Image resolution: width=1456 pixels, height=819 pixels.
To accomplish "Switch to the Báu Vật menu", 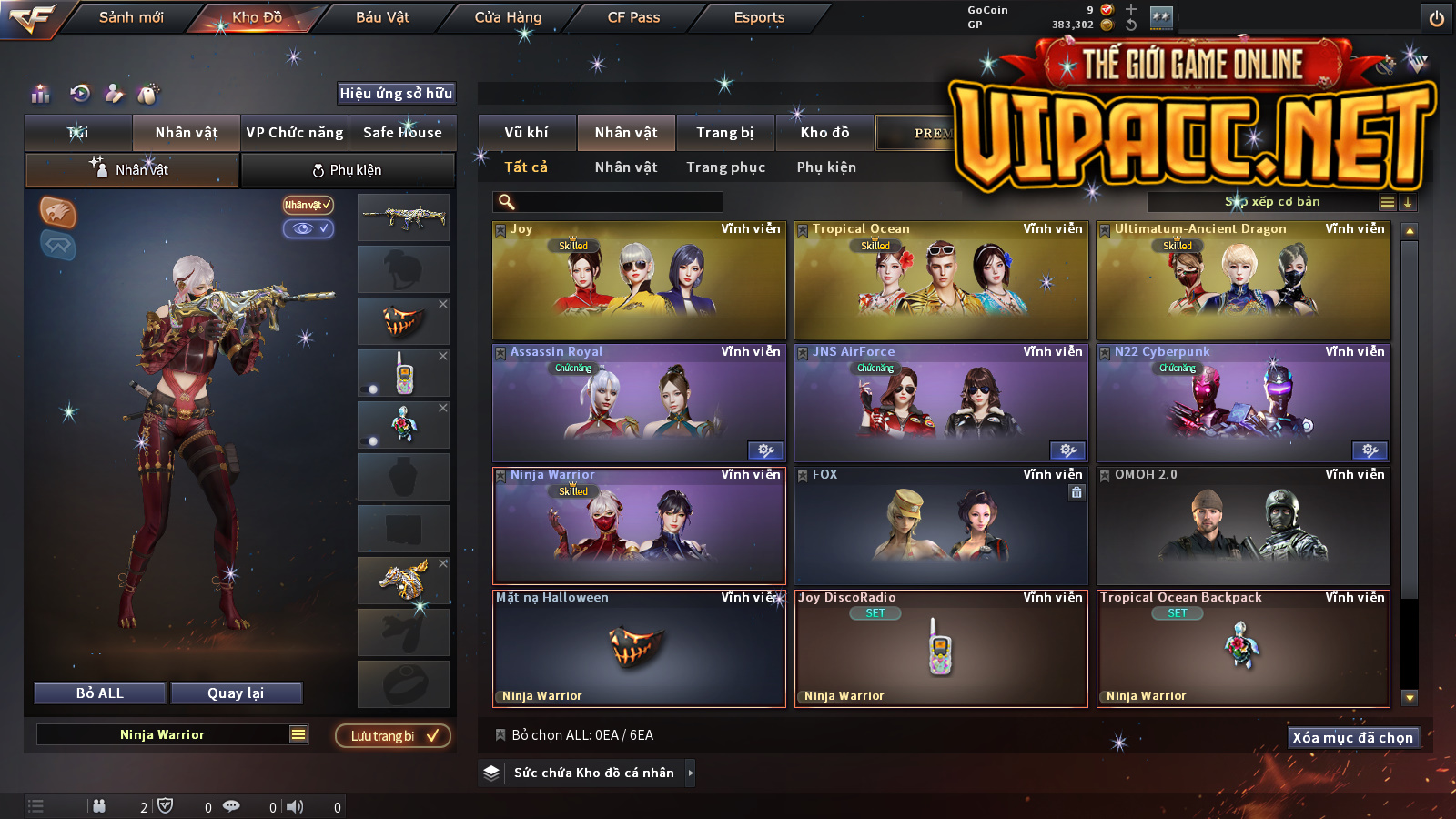I will (x=382, y=17).
